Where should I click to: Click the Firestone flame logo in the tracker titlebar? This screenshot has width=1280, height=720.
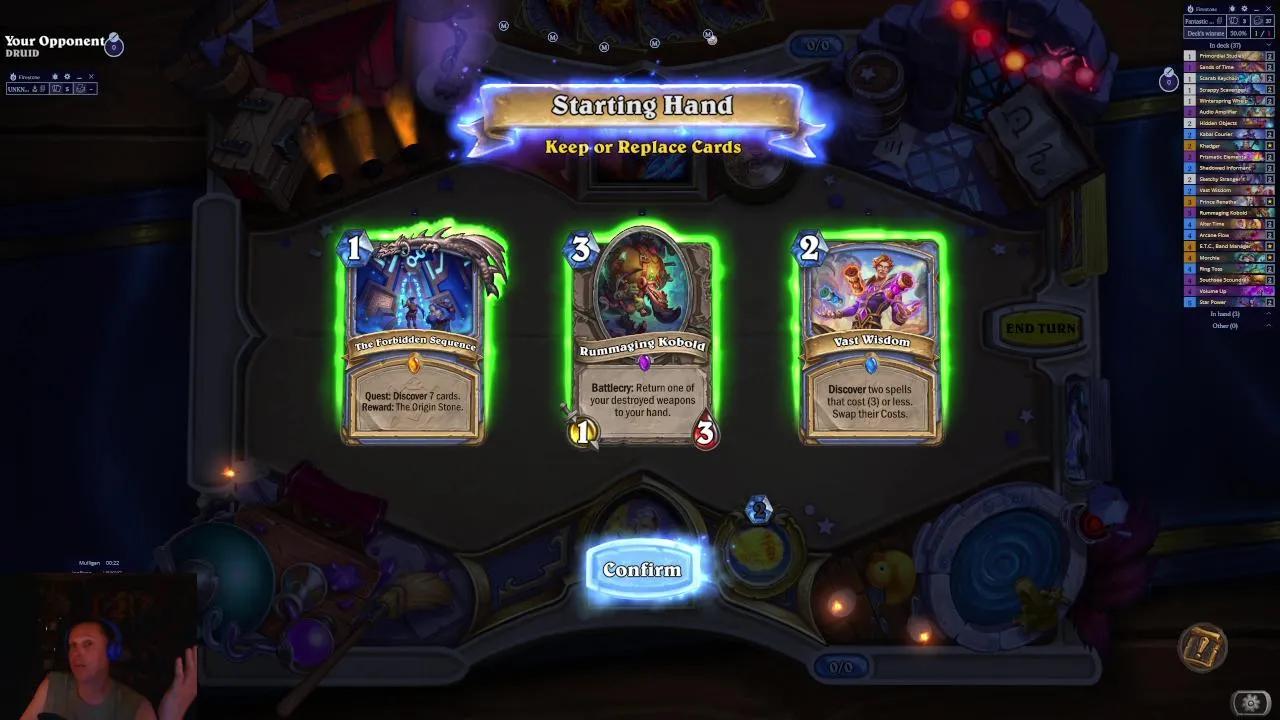click(x=1190, y=9)
